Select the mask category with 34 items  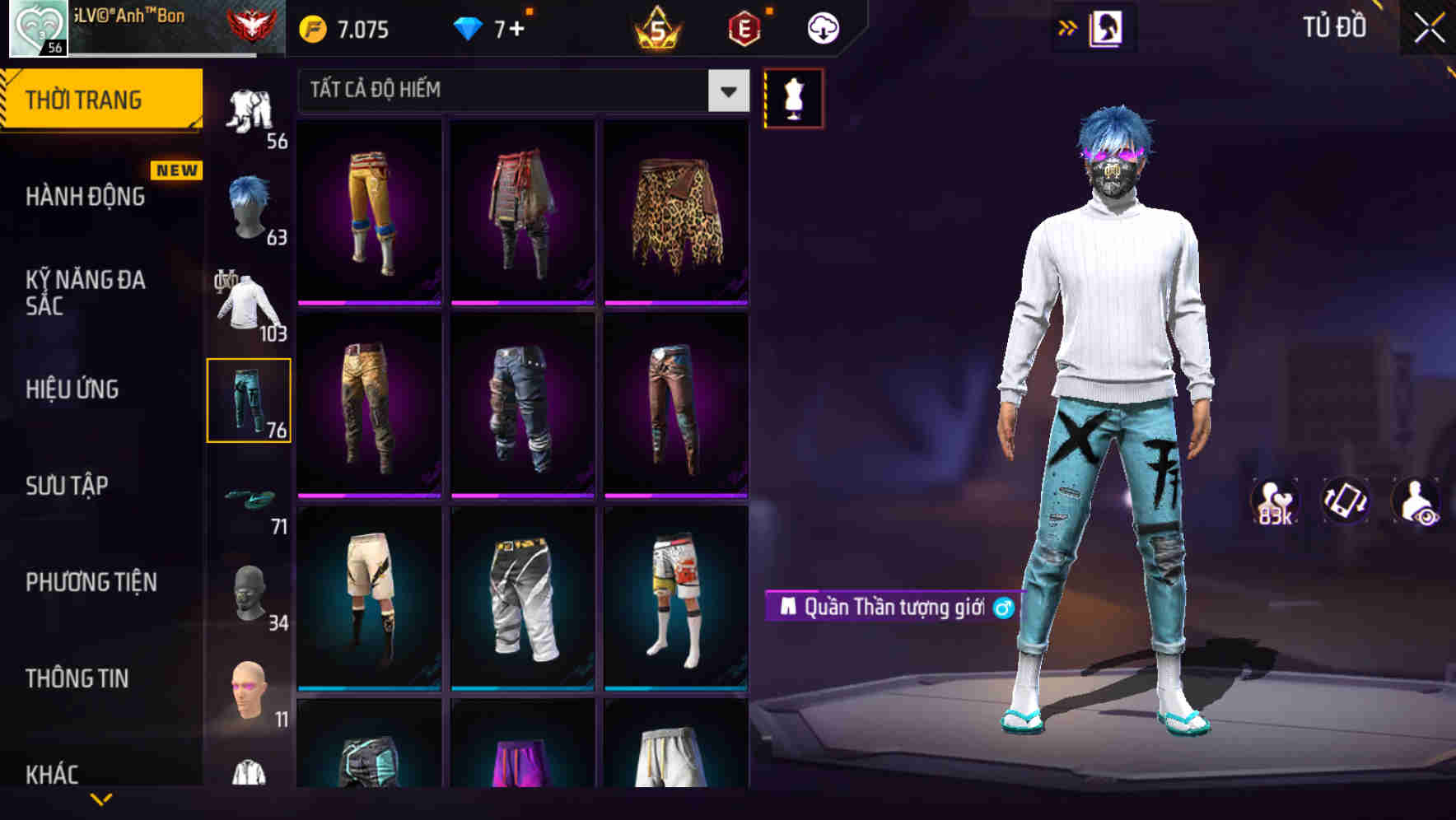pyautogui.click(x=247, y=591)
